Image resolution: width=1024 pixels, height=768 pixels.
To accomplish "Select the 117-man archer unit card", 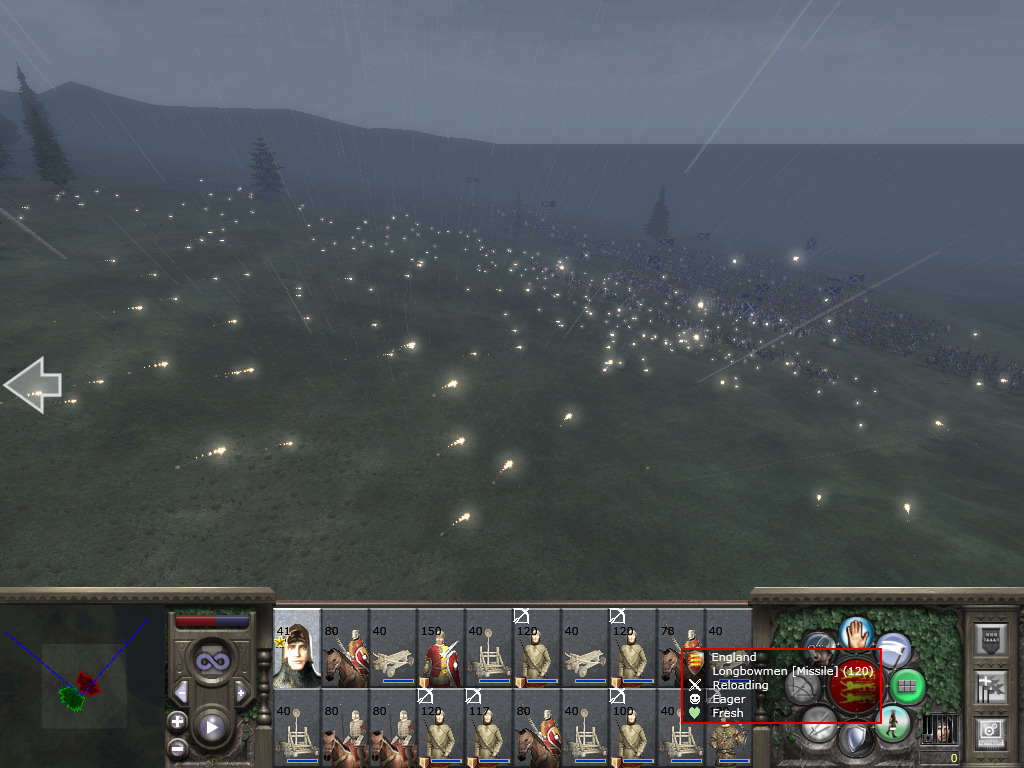I will (489, 729).
